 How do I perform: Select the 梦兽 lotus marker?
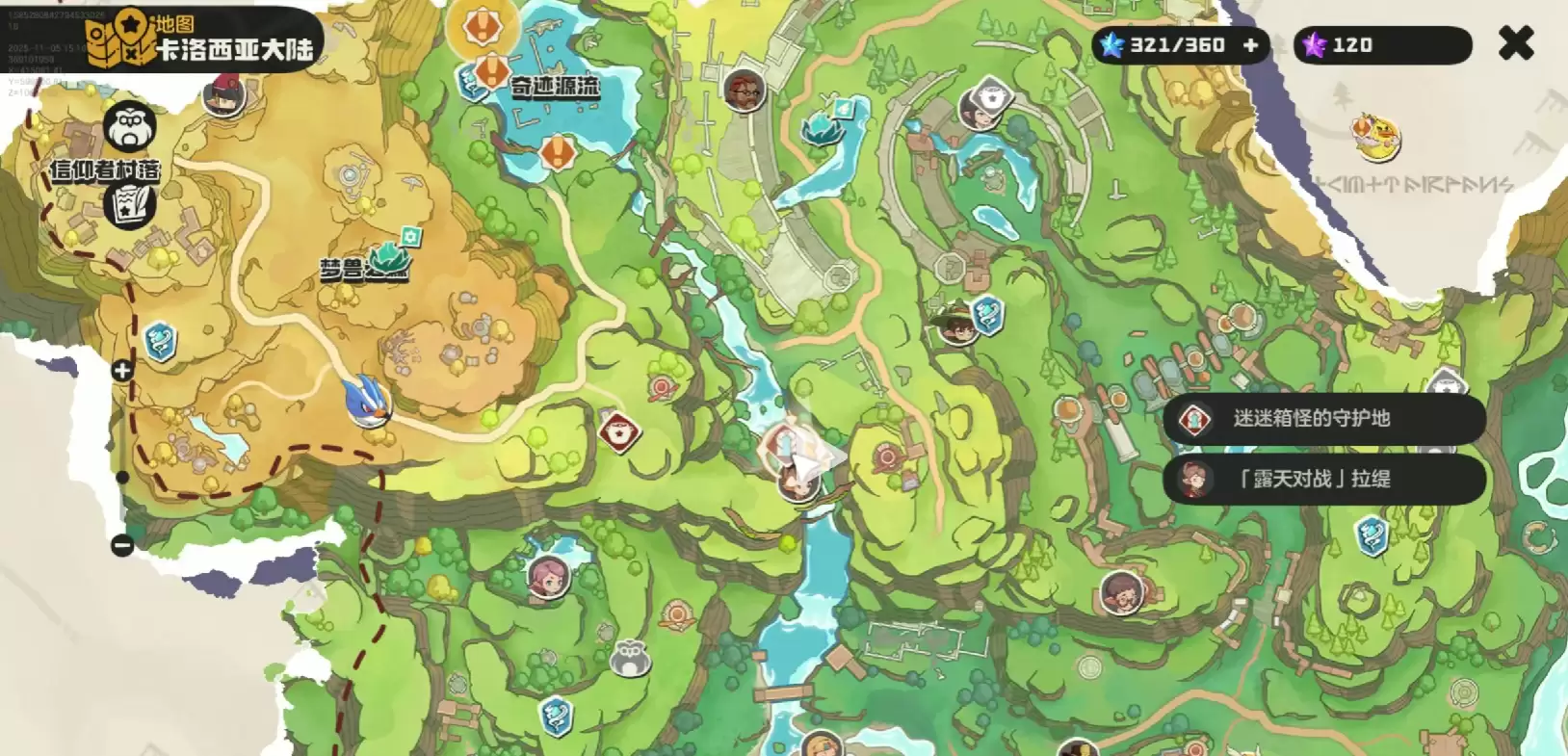pos(390,256)
